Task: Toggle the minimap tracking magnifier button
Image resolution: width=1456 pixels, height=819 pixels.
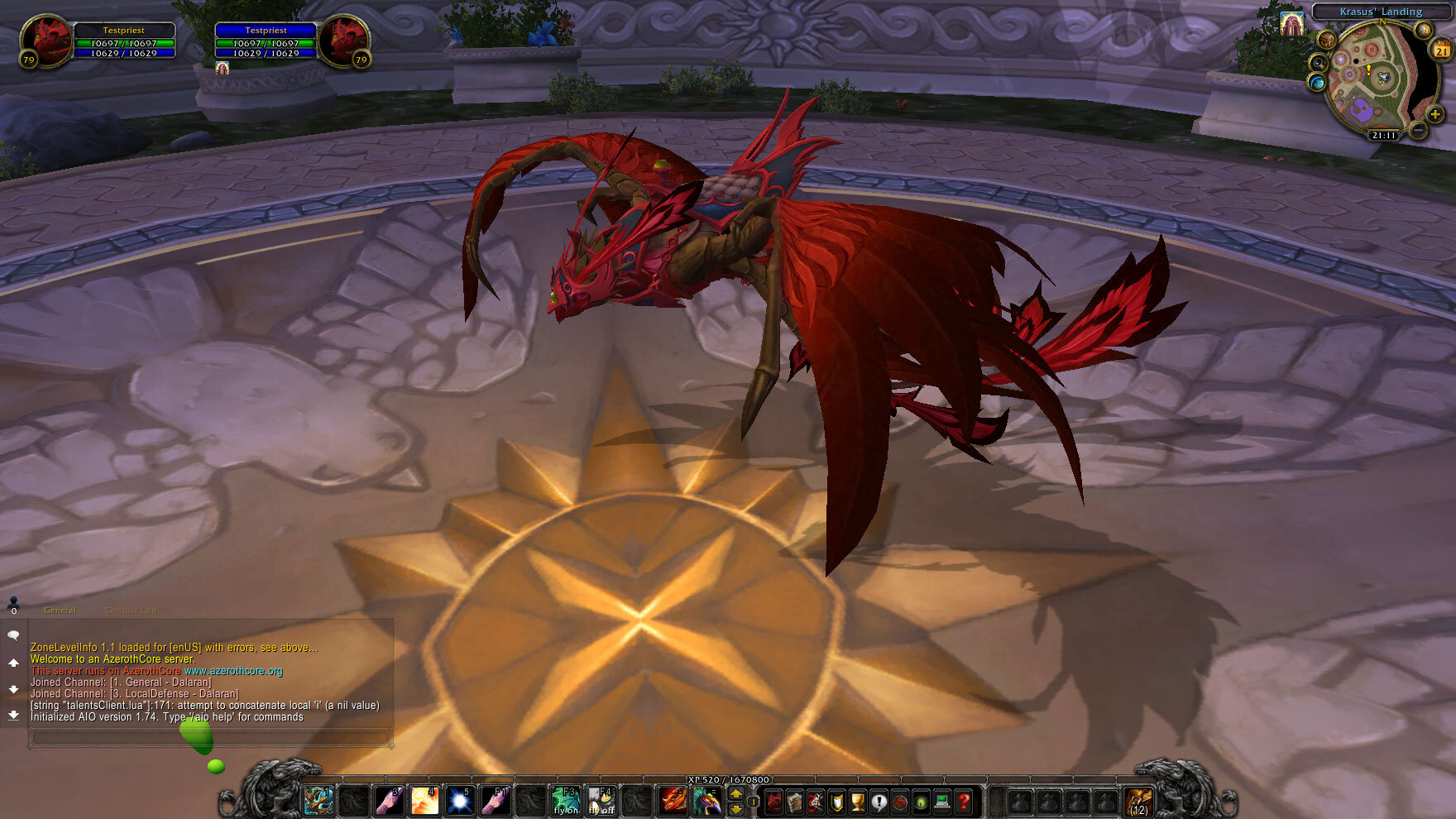Action: tap(1318, 63)
